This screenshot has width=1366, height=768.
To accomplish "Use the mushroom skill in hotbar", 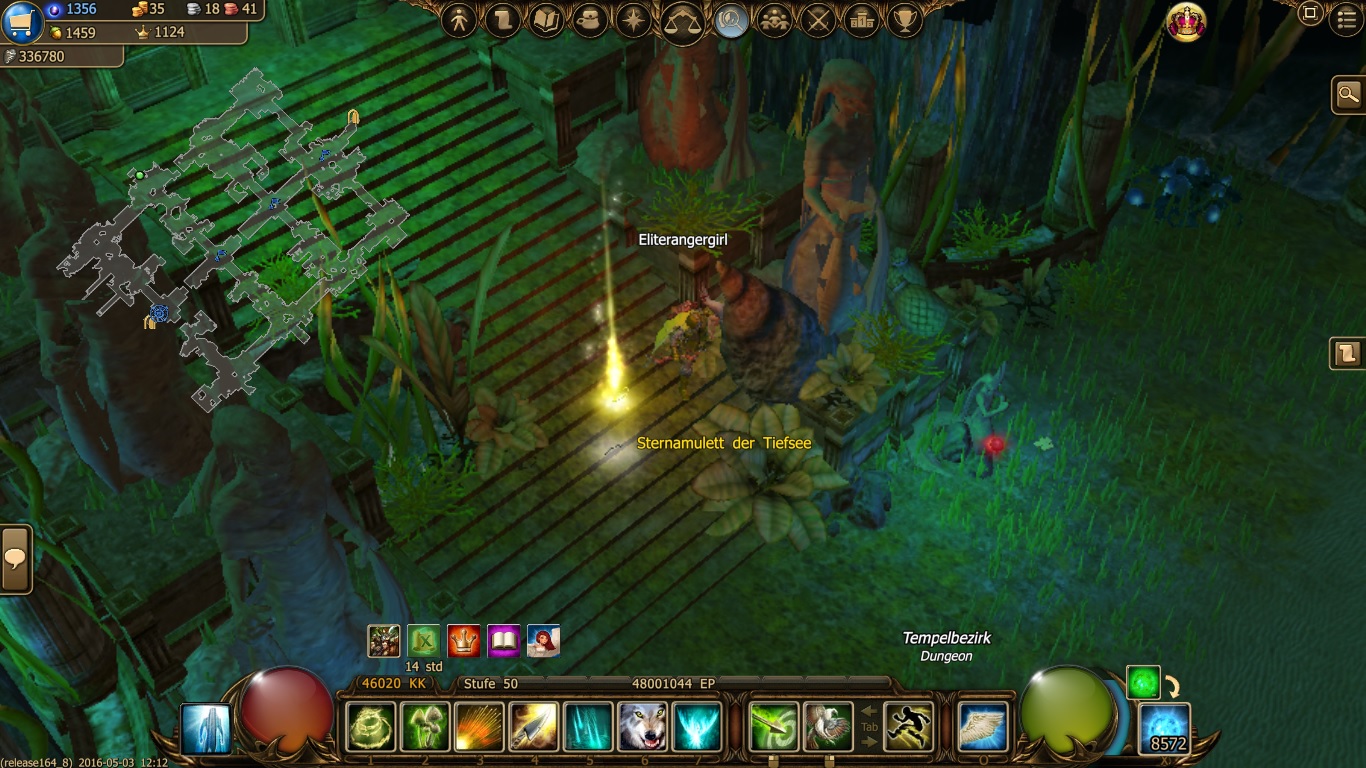I will coord(425,727).
